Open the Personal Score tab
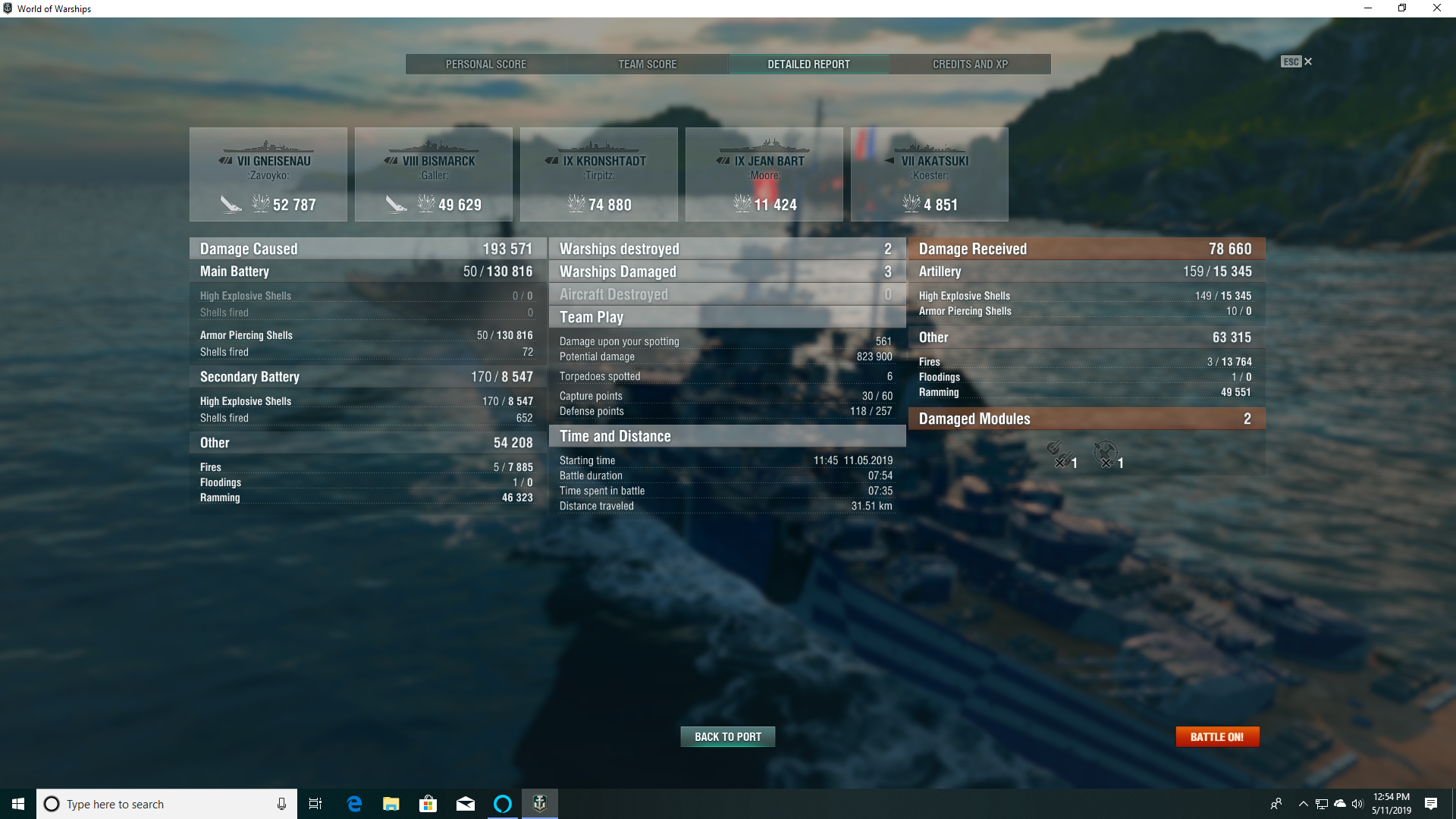Image resolution: width=1456 pixels, height=819 pixels. click(x=486, y=64)
